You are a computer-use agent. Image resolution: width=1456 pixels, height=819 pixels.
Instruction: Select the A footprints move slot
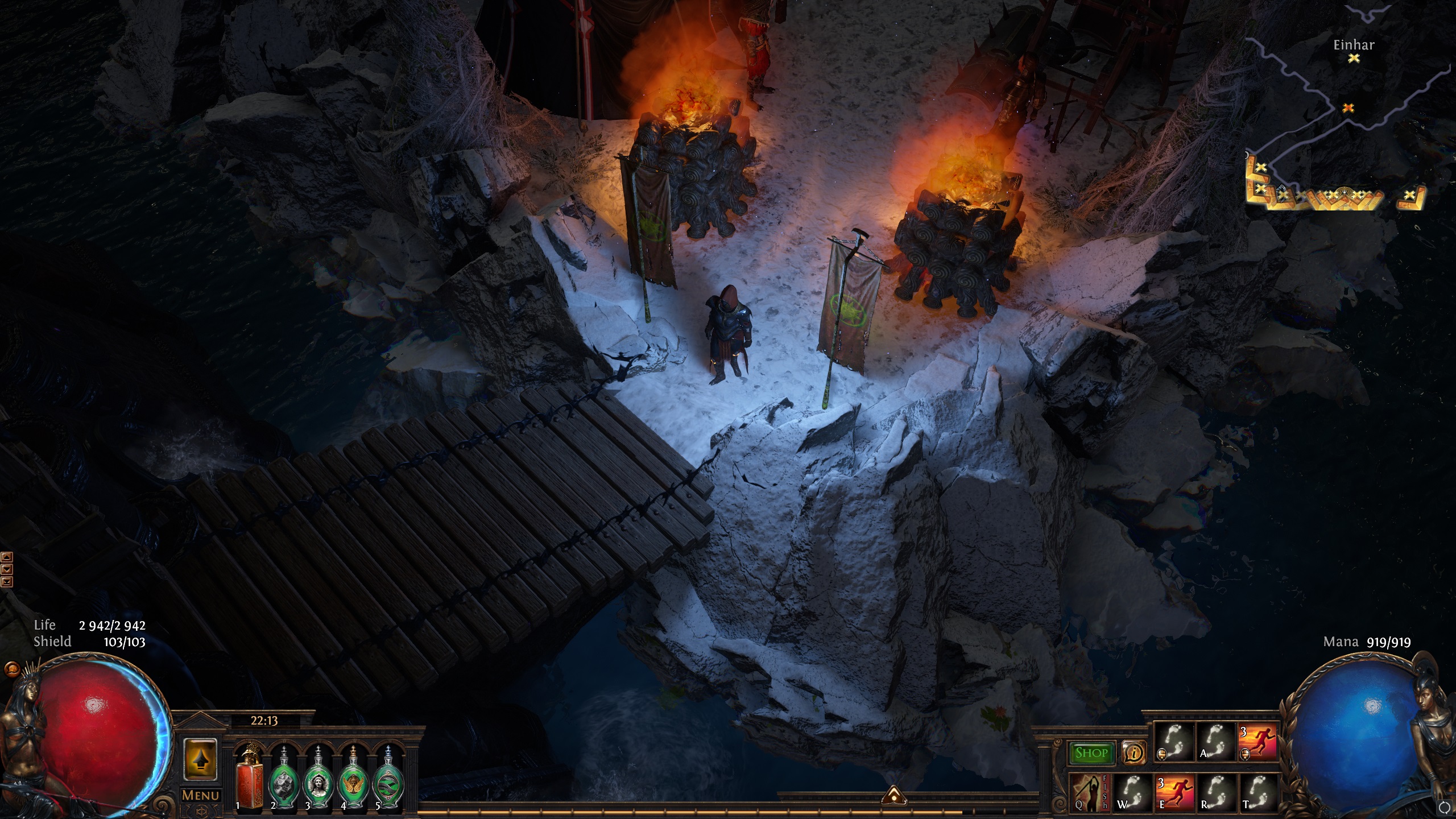(x=1215, y=742)
